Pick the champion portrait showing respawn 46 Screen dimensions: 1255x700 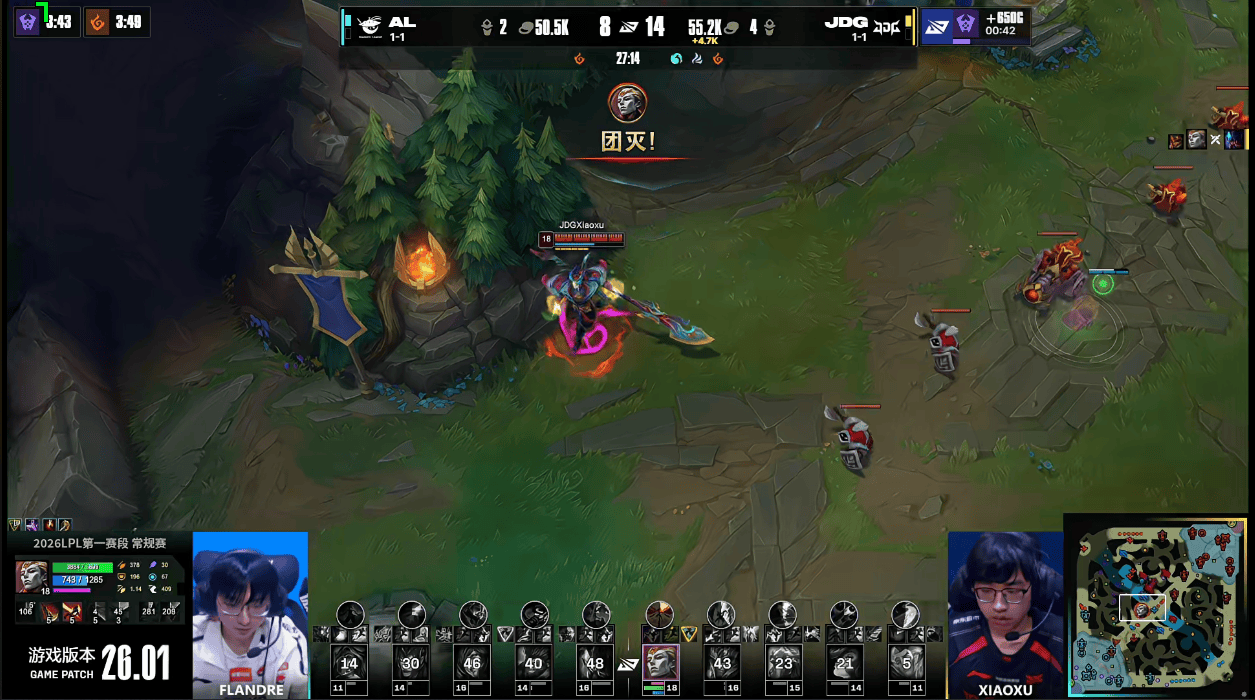pyautogui.click(x=473, y=663)
